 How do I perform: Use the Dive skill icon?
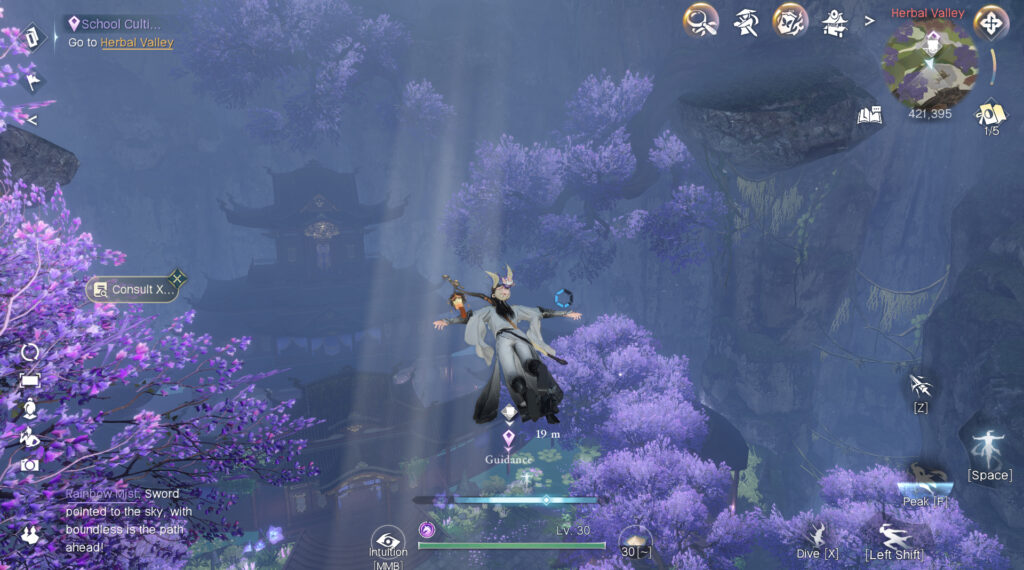coord(818,535)
